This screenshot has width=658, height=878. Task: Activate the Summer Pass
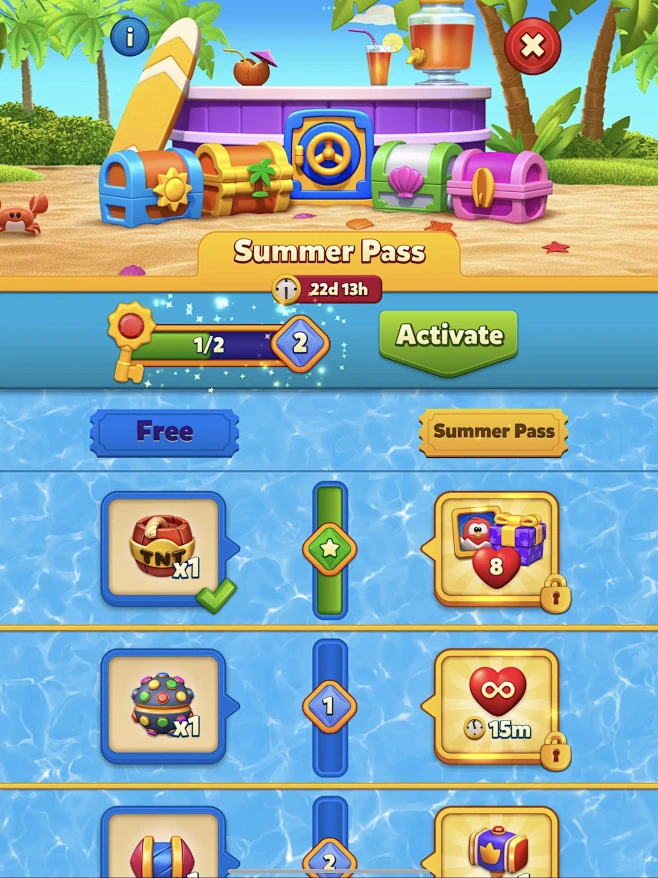click(x=448, y=337)
